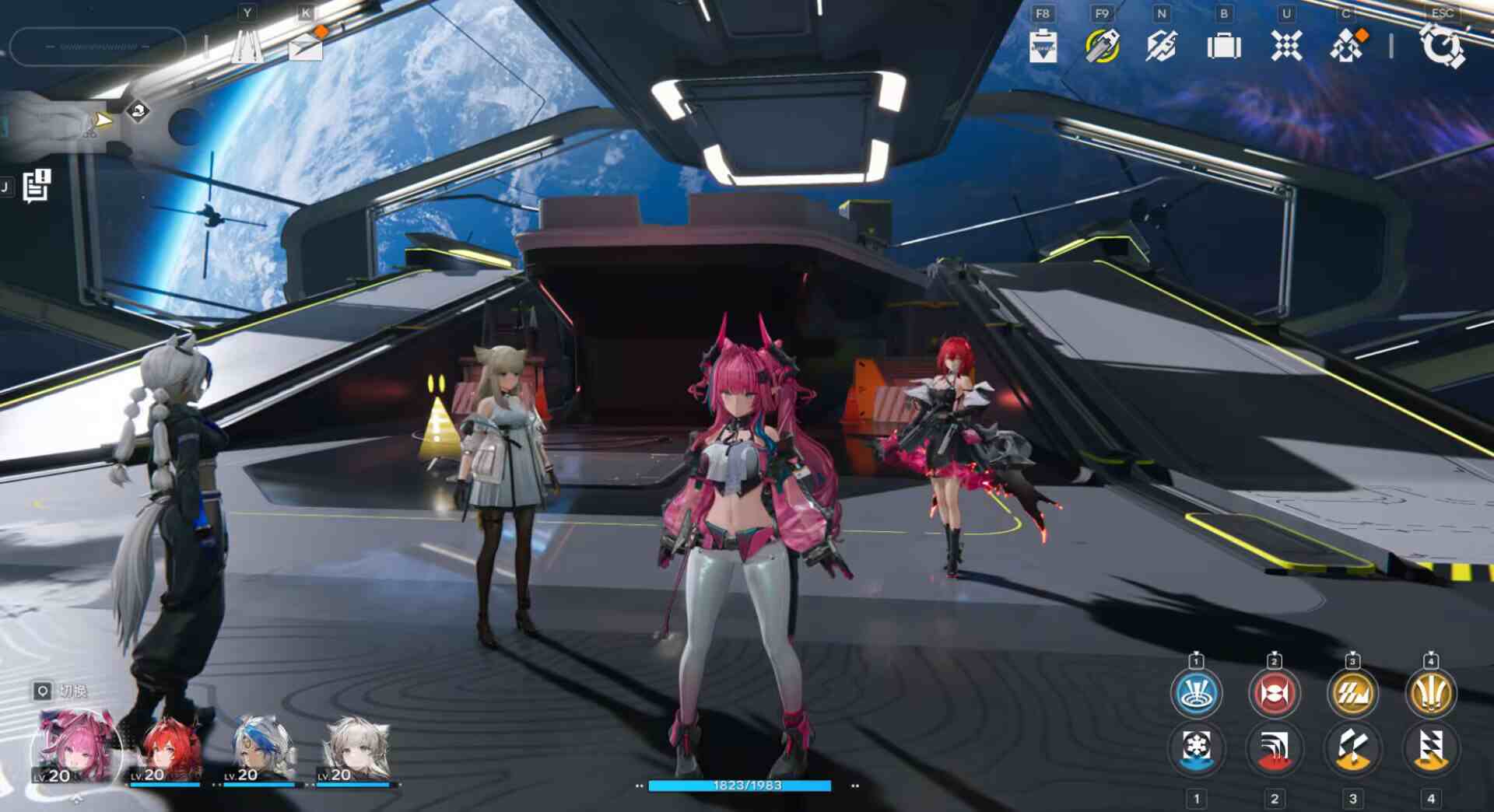Image resolution: width=1494 pixels, height=812 pixels.
Task: Click the yellow-ringed pen icon
Action: click(1102, 46)
